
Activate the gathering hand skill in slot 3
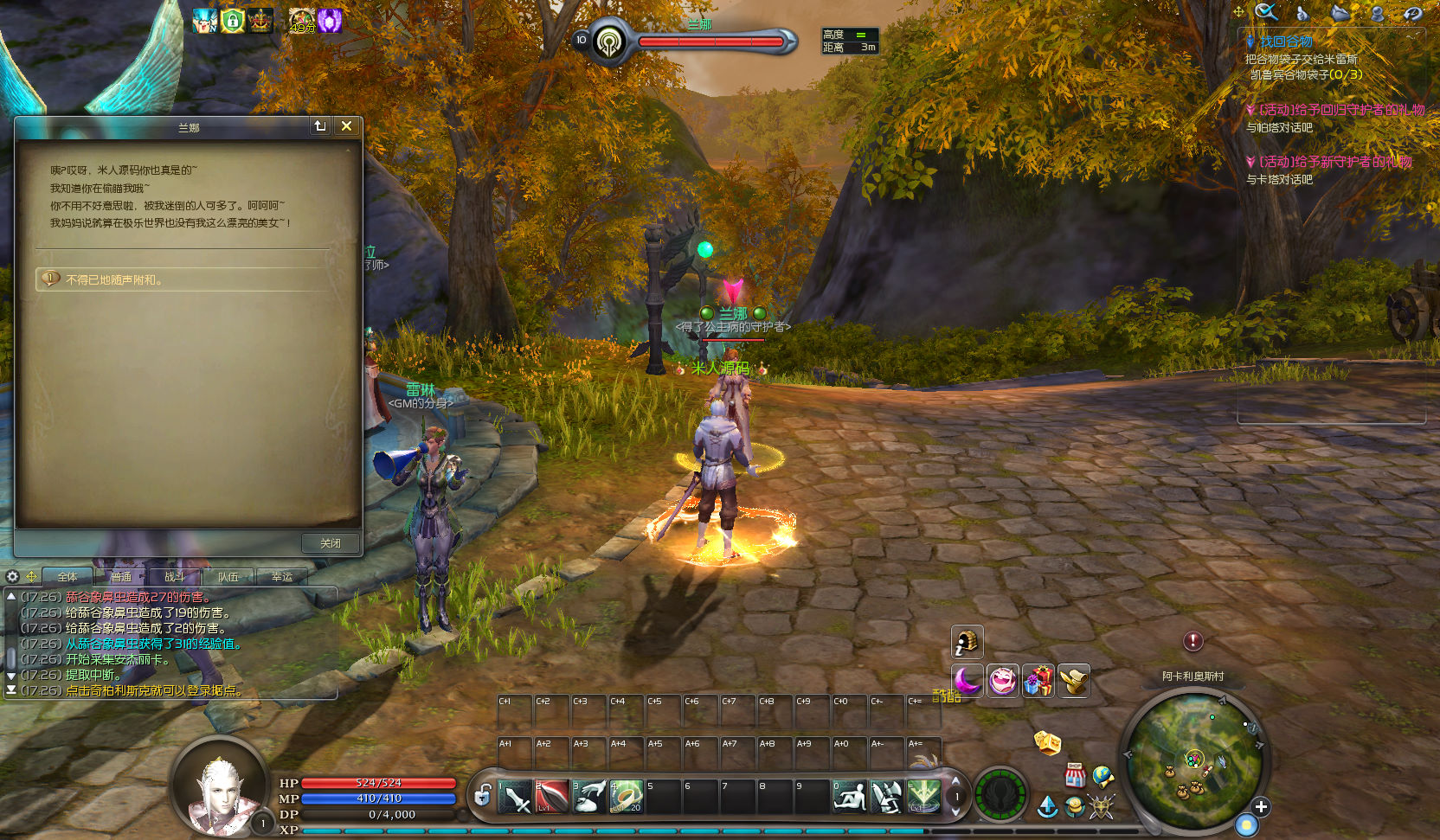point(589,796)
